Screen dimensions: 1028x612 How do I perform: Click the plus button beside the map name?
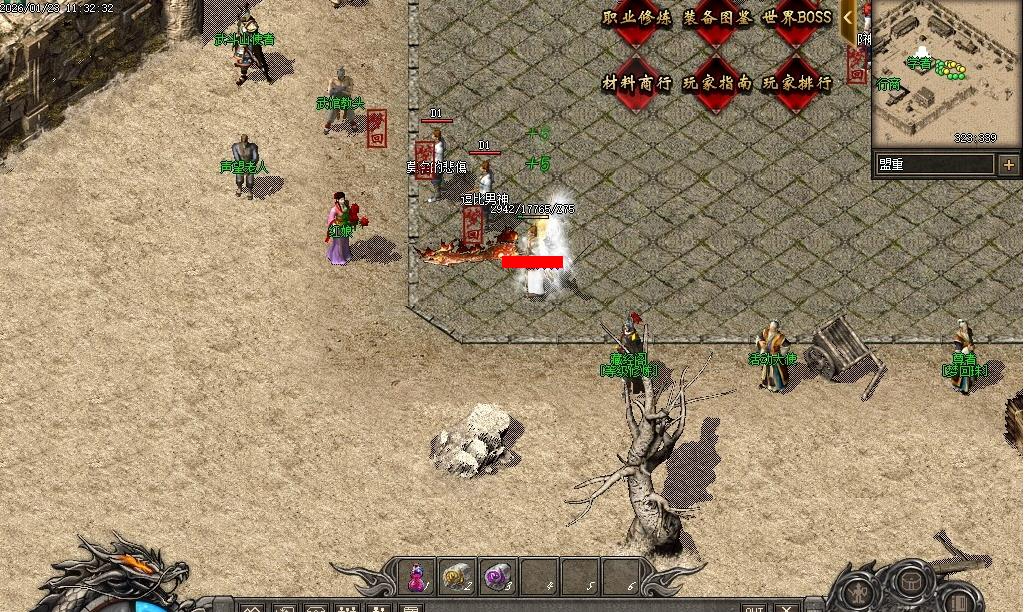1008,164
